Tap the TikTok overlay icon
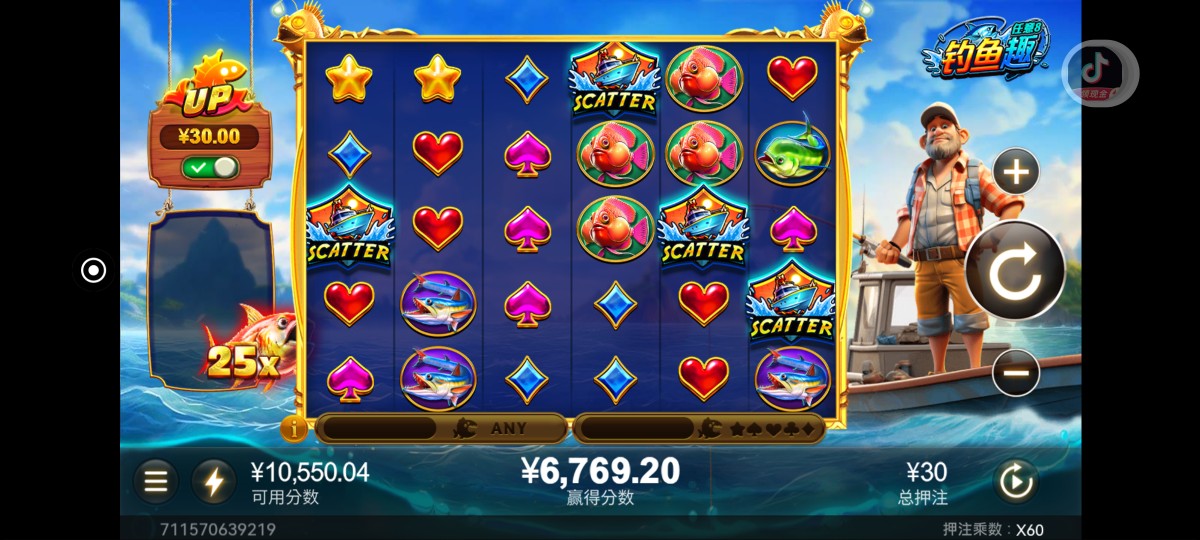Image resolution: width=1200 pixels, height=540 pixels. pos(1099,73)
